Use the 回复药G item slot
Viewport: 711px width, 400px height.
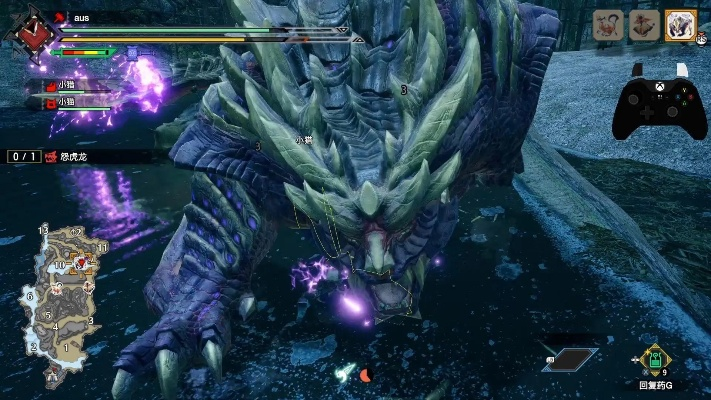point(655,361)
